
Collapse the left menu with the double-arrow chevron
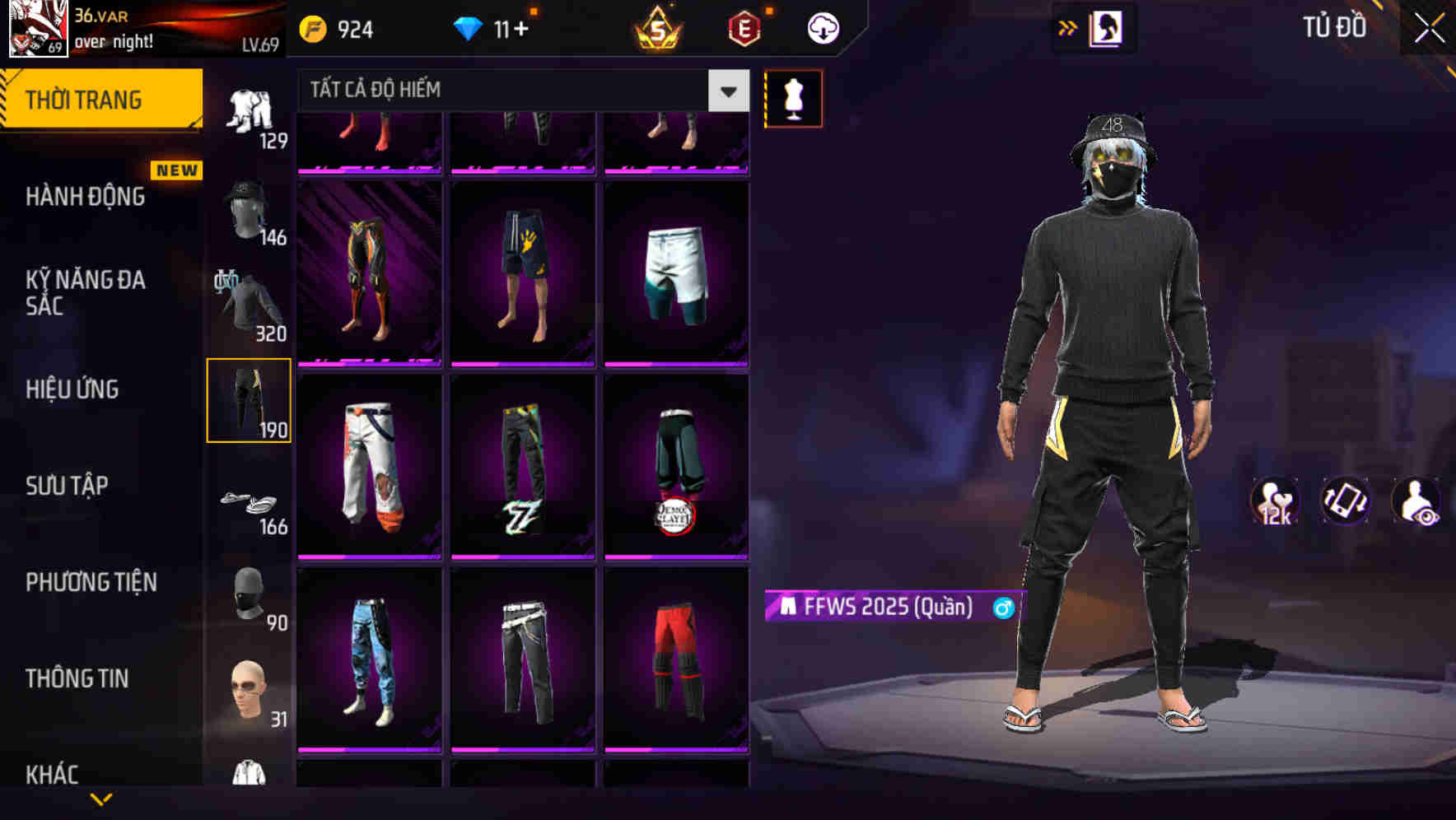[1068, 26]
